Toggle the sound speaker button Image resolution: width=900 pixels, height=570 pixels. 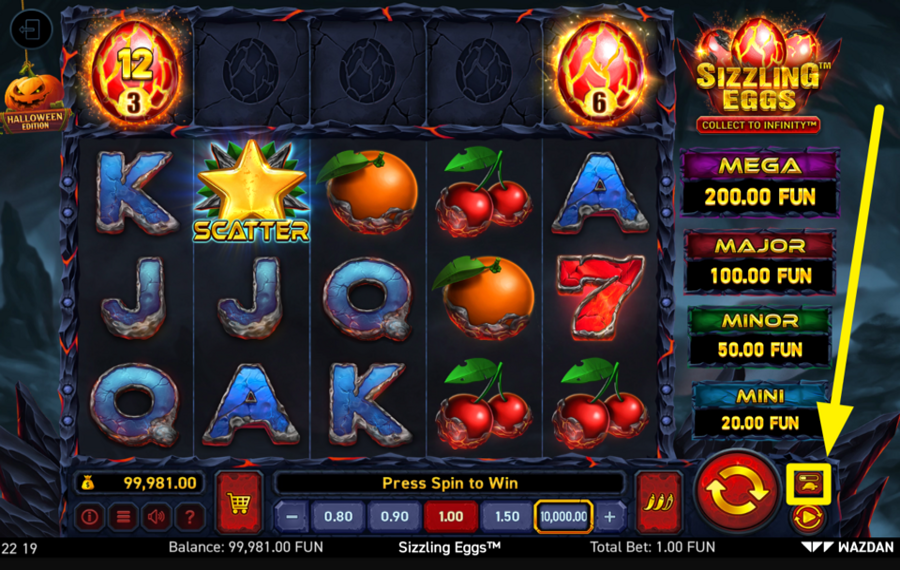click(155, 517)
